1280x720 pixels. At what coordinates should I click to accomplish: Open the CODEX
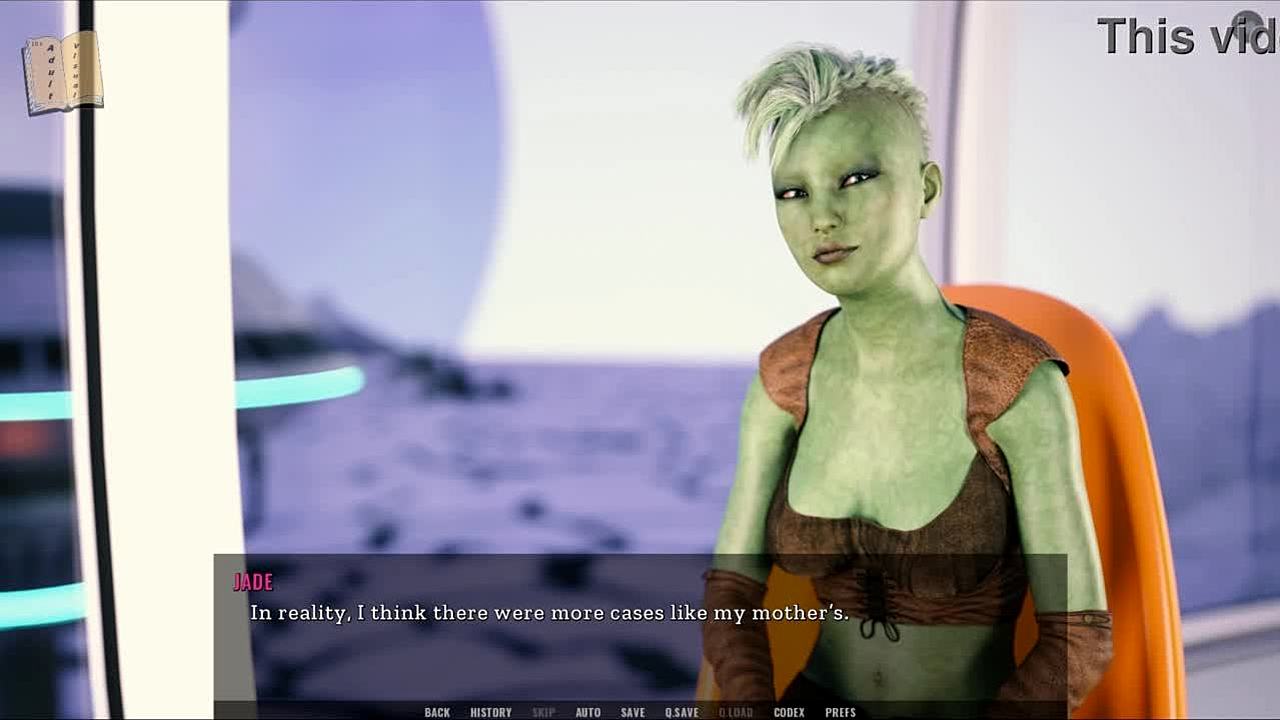[x=789, y=712]
